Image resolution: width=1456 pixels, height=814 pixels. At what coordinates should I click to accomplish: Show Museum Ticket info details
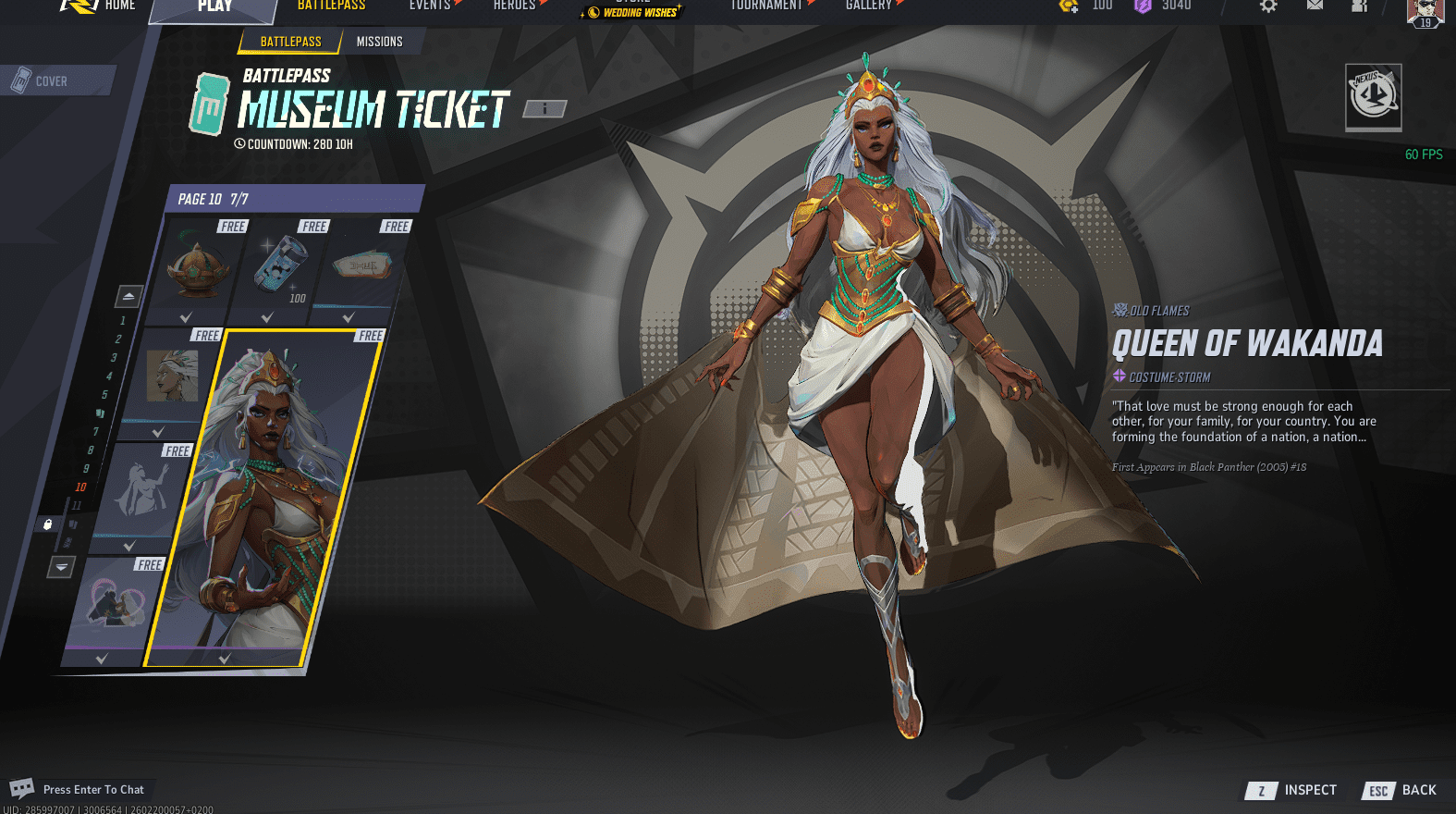[x=544, y=109]
